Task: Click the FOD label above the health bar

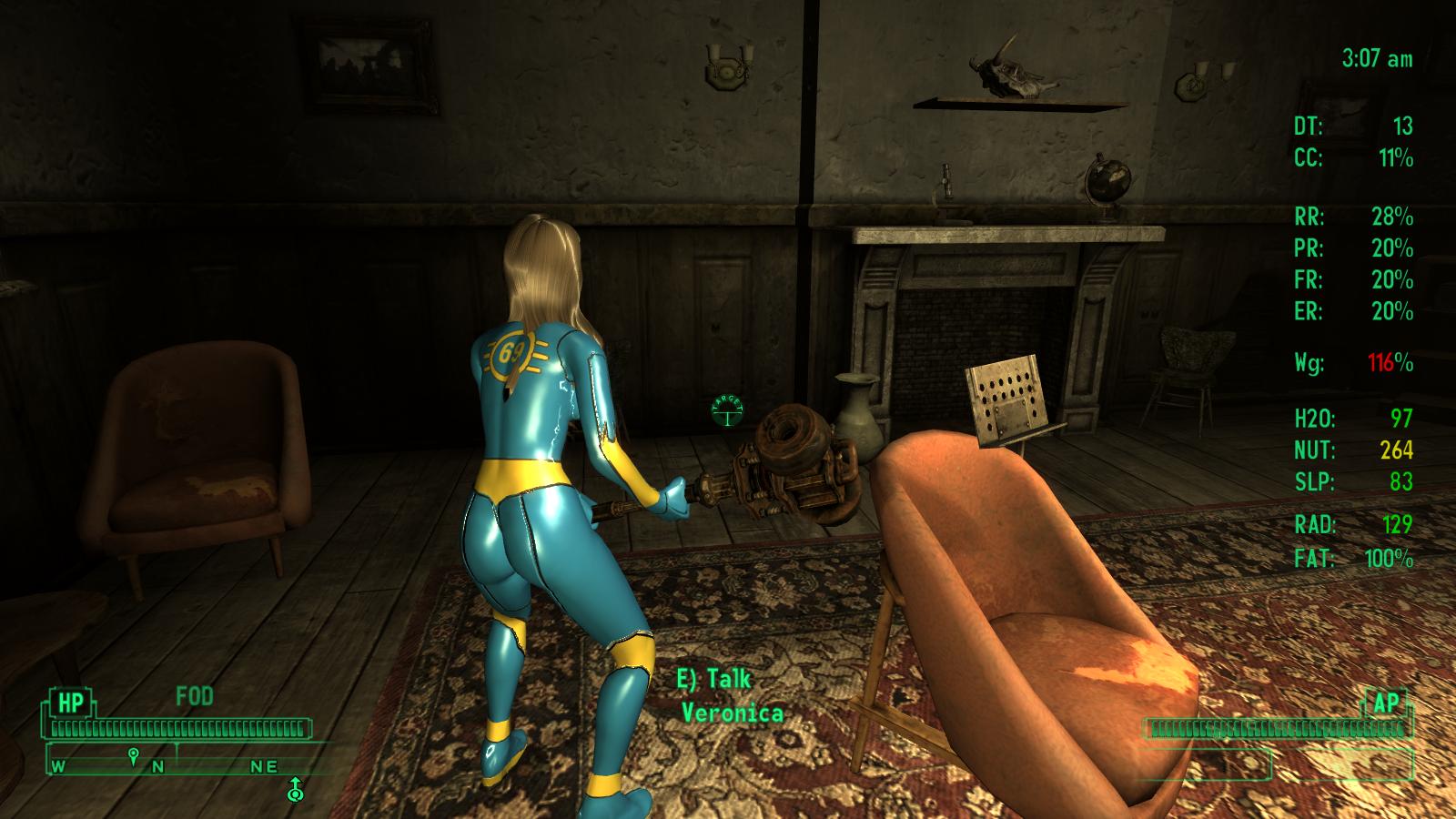Action: click(x=192, y=697)
